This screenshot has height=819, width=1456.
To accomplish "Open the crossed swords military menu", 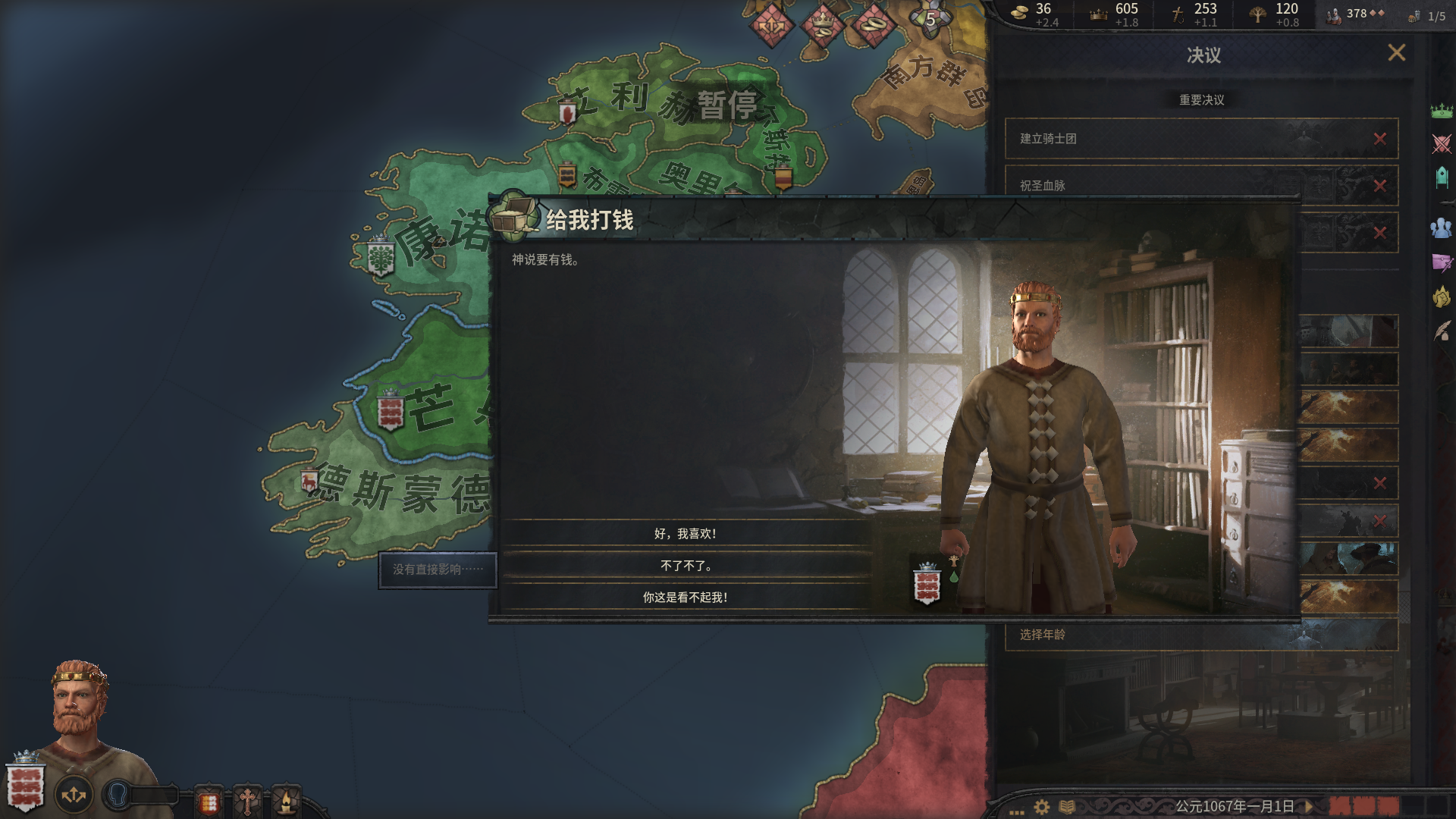I will 1441,143.
